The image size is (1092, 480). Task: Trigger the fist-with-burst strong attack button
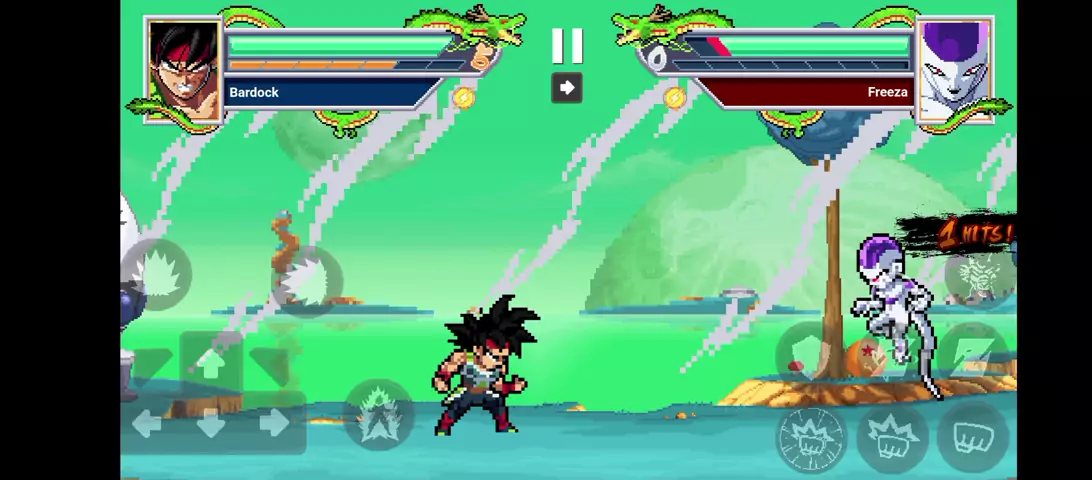892,437
